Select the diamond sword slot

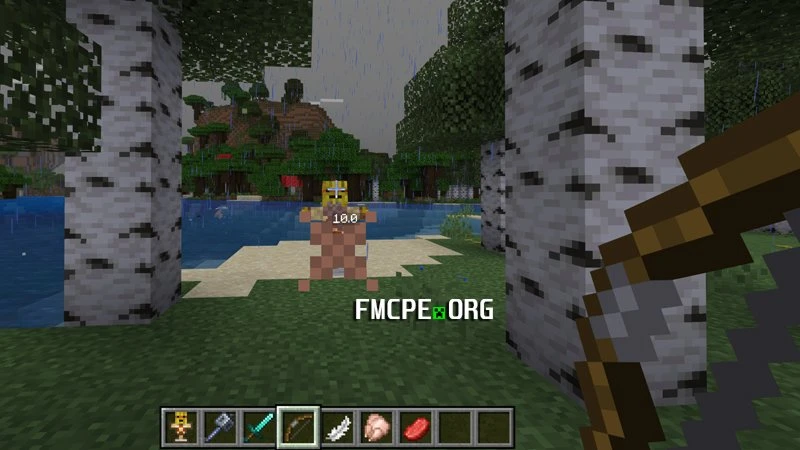coord(259,427)
